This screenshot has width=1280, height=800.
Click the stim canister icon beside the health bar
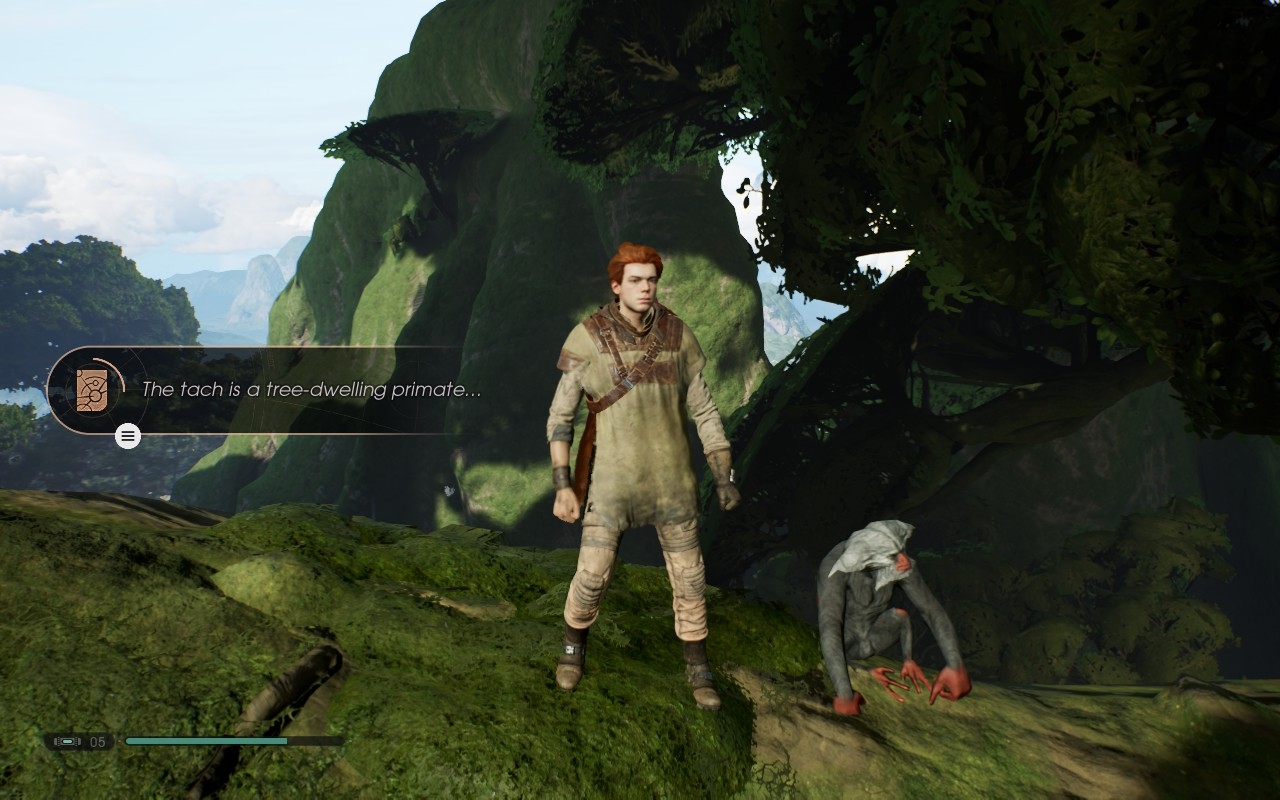click(68, 741)
